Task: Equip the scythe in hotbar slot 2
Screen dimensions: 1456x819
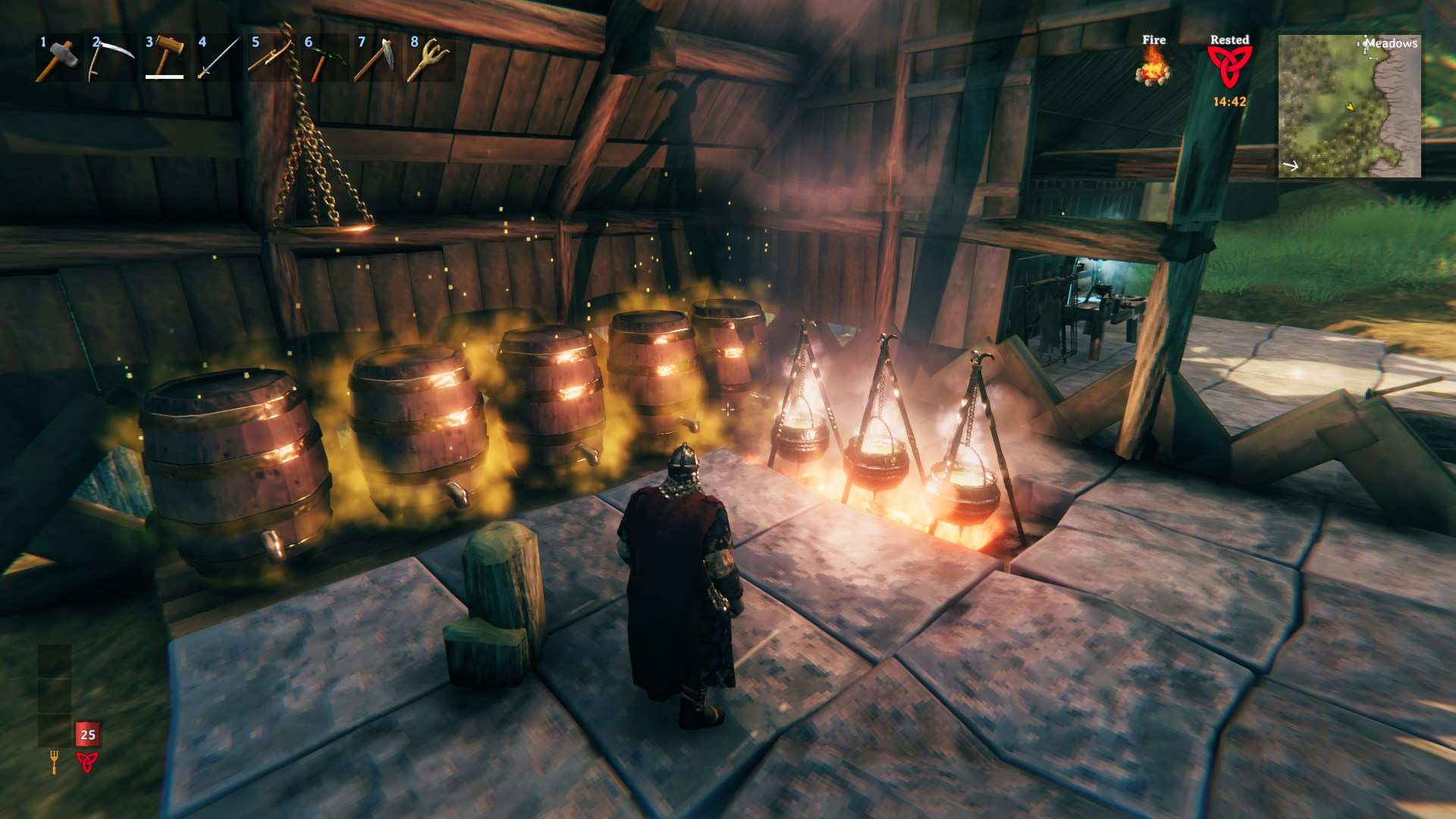Action: pos(111,58)
